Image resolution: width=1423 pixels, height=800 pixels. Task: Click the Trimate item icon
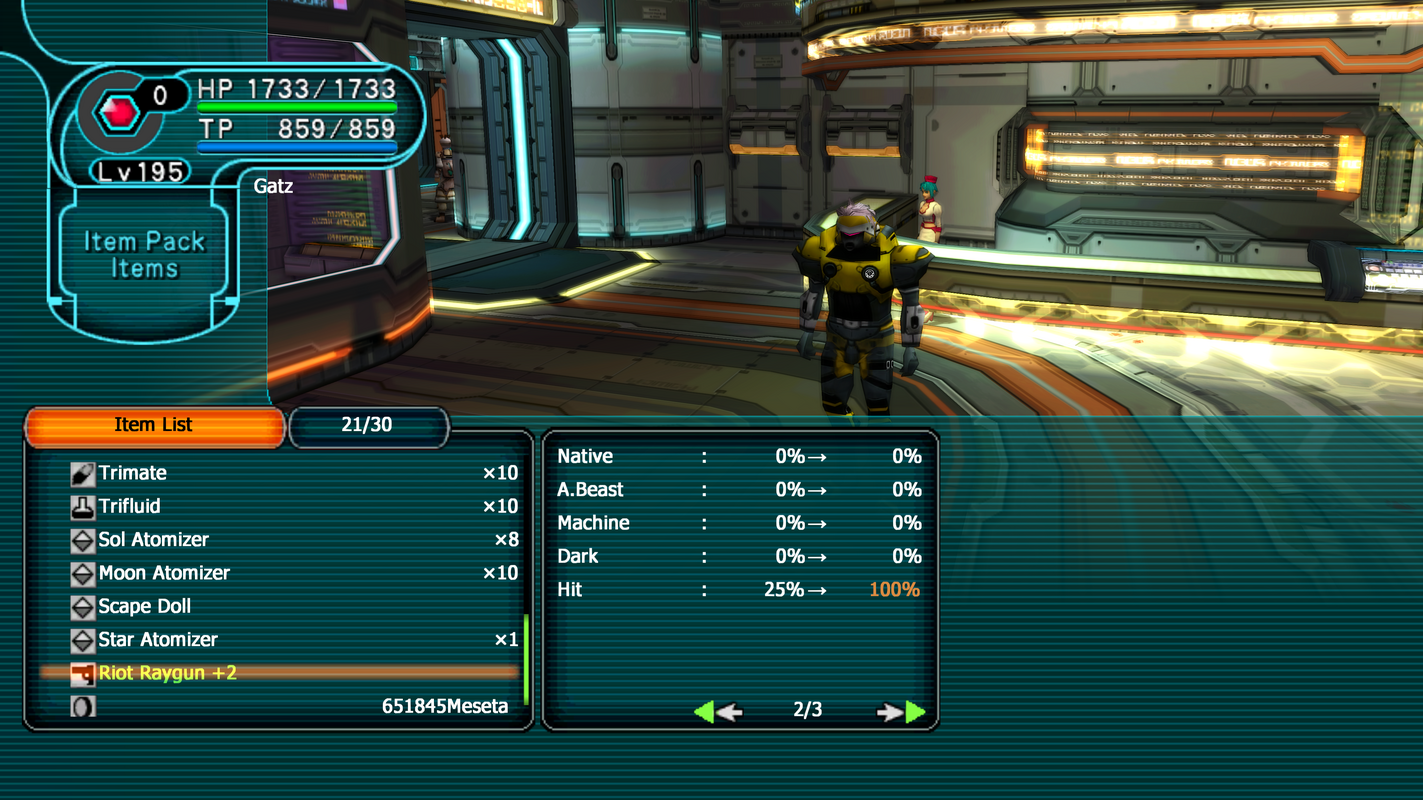[85, 472]
